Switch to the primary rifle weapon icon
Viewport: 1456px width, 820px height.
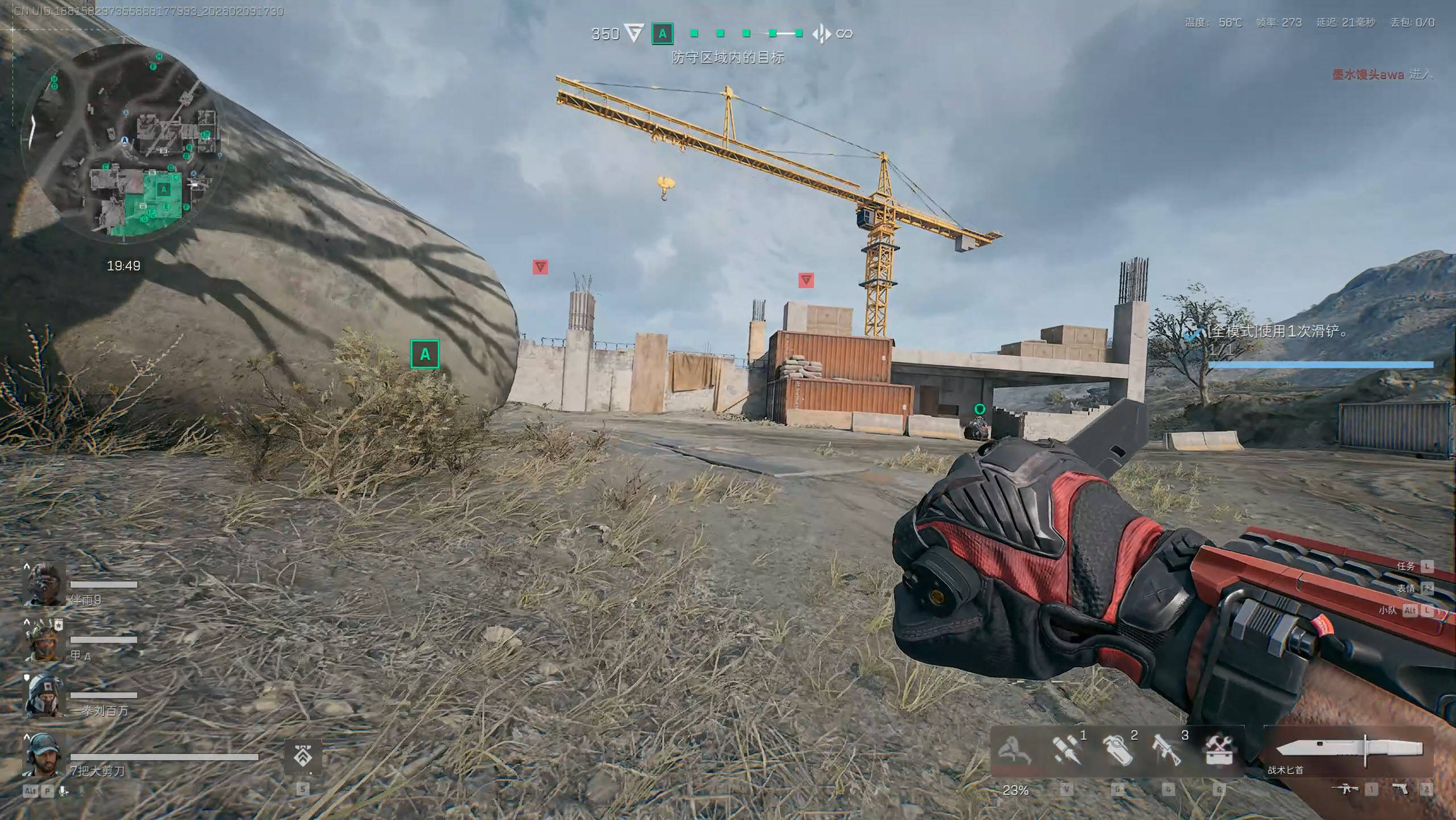pyautogui.click(x=1346, y=789)
